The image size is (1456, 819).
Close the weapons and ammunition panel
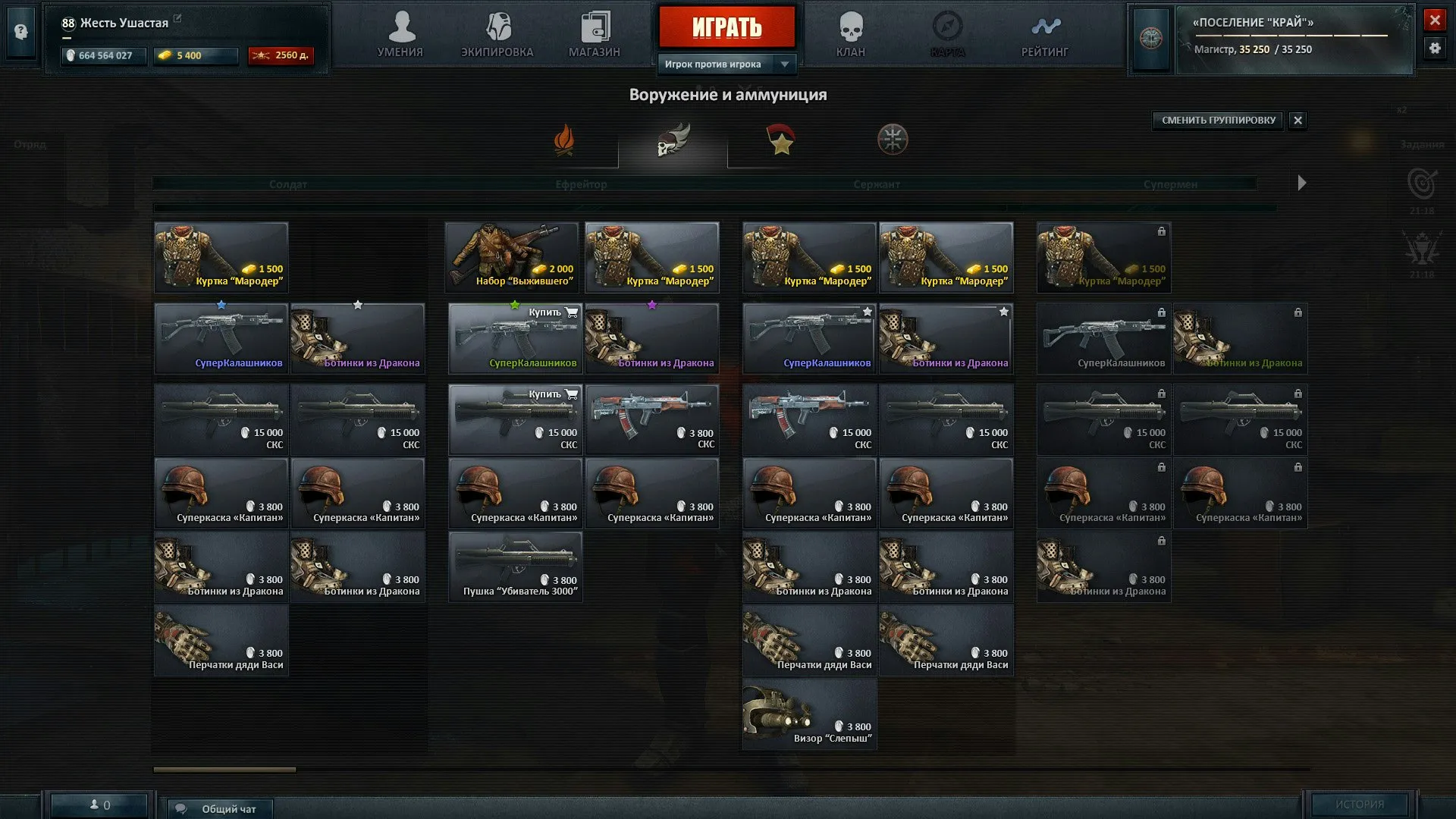[x=1298, y=120]
